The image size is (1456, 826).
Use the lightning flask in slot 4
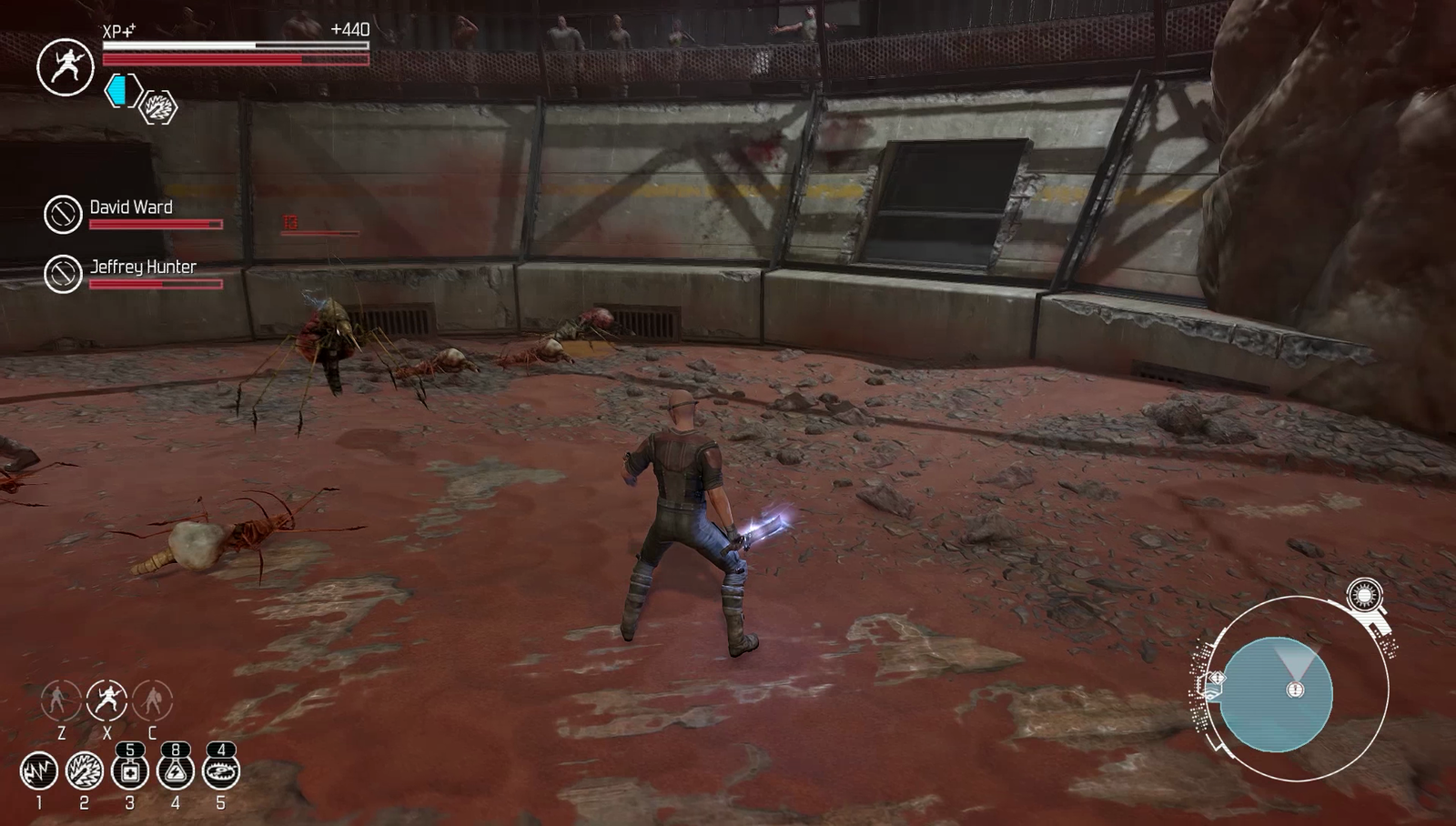pos(175,771)
